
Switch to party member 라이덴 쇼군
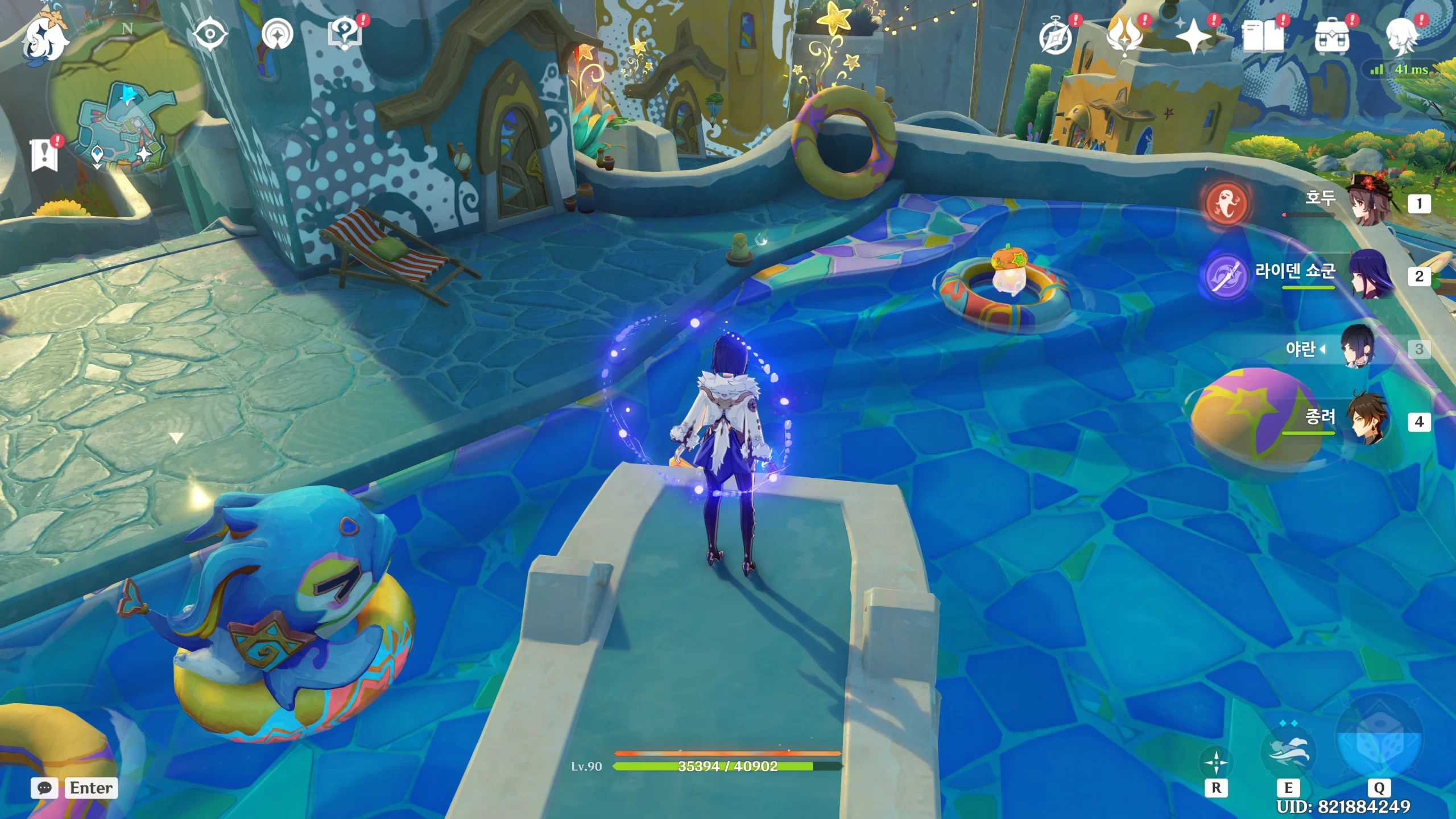(x=1370, y=276)
